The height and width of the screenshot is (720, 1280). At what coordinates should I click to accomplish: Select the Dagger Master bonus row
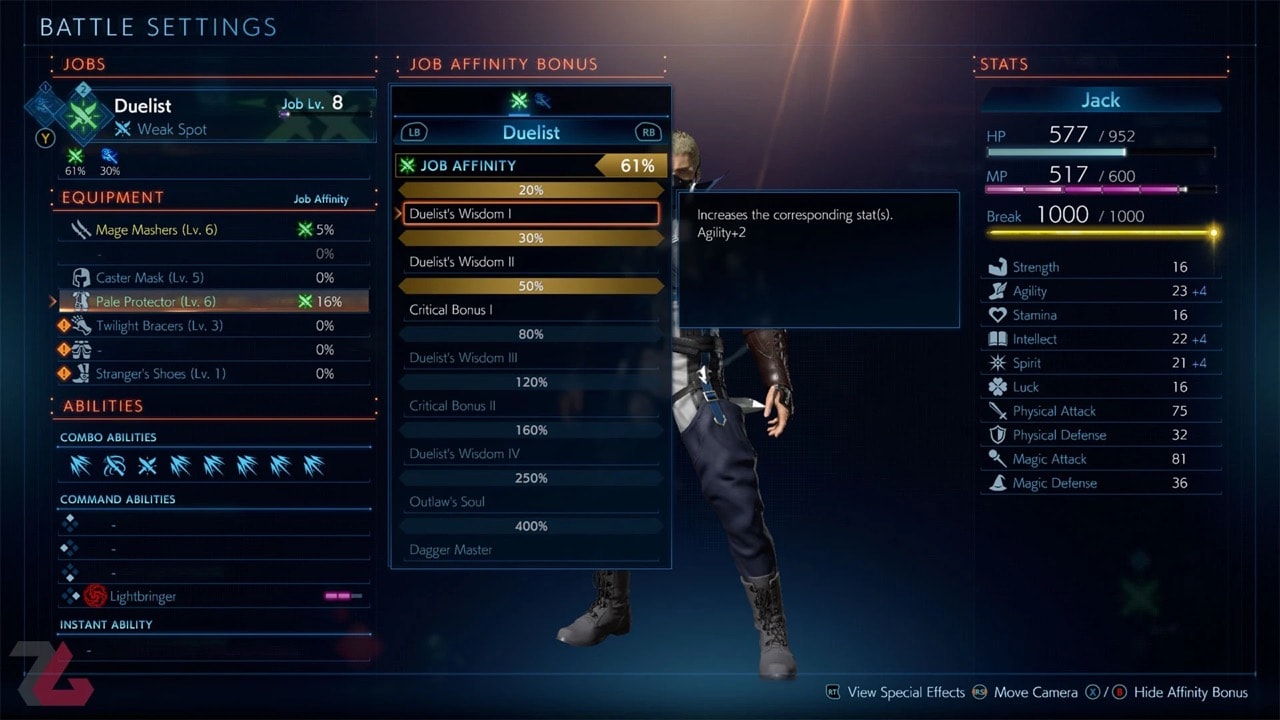pos(530,550)
